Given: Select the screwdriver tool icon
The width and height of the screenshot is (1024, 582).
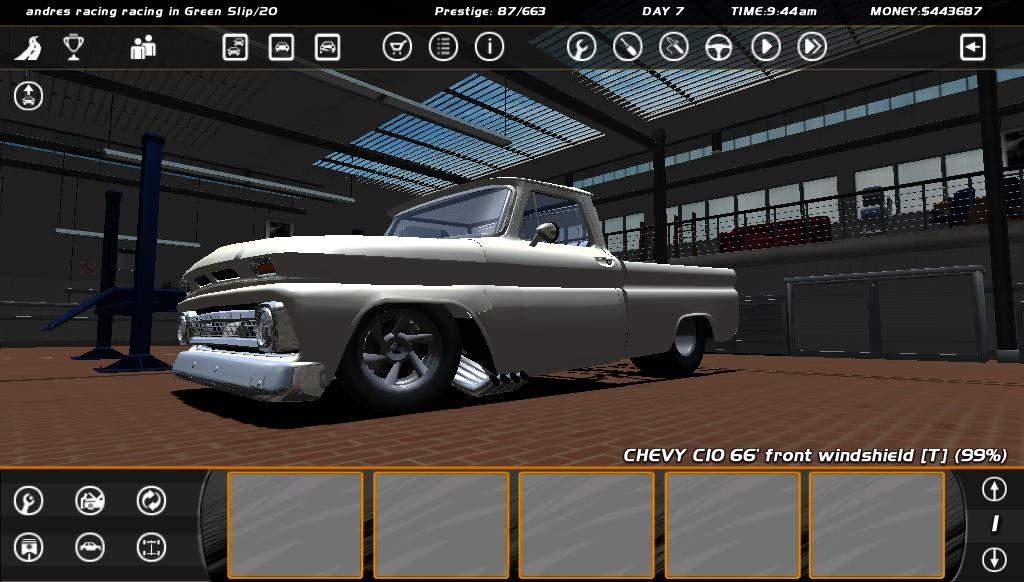Looking at the screenshot, I should (627, 47).
